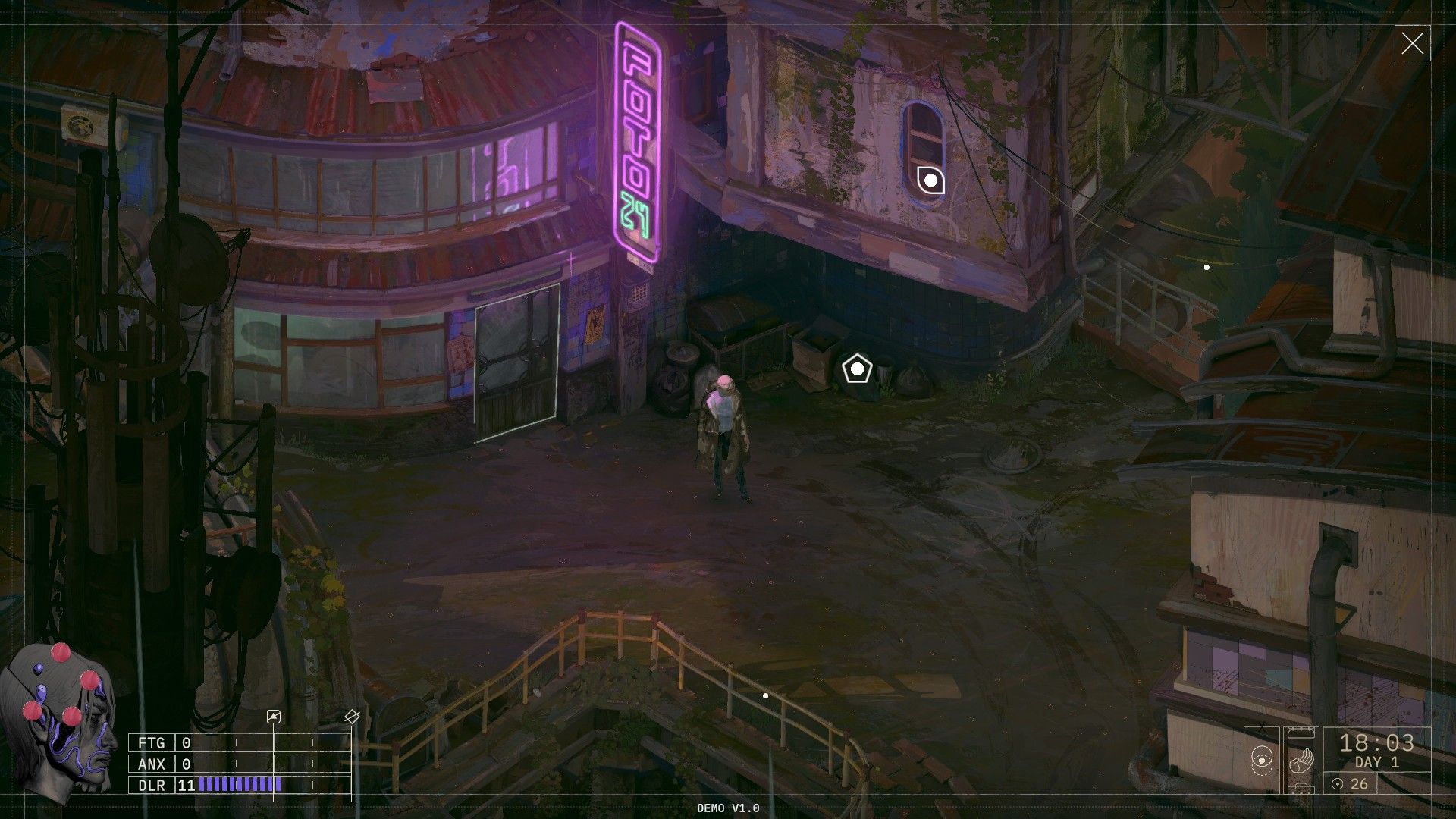
Task: Click the eye marker on the oval window
Action: (930, 182)
